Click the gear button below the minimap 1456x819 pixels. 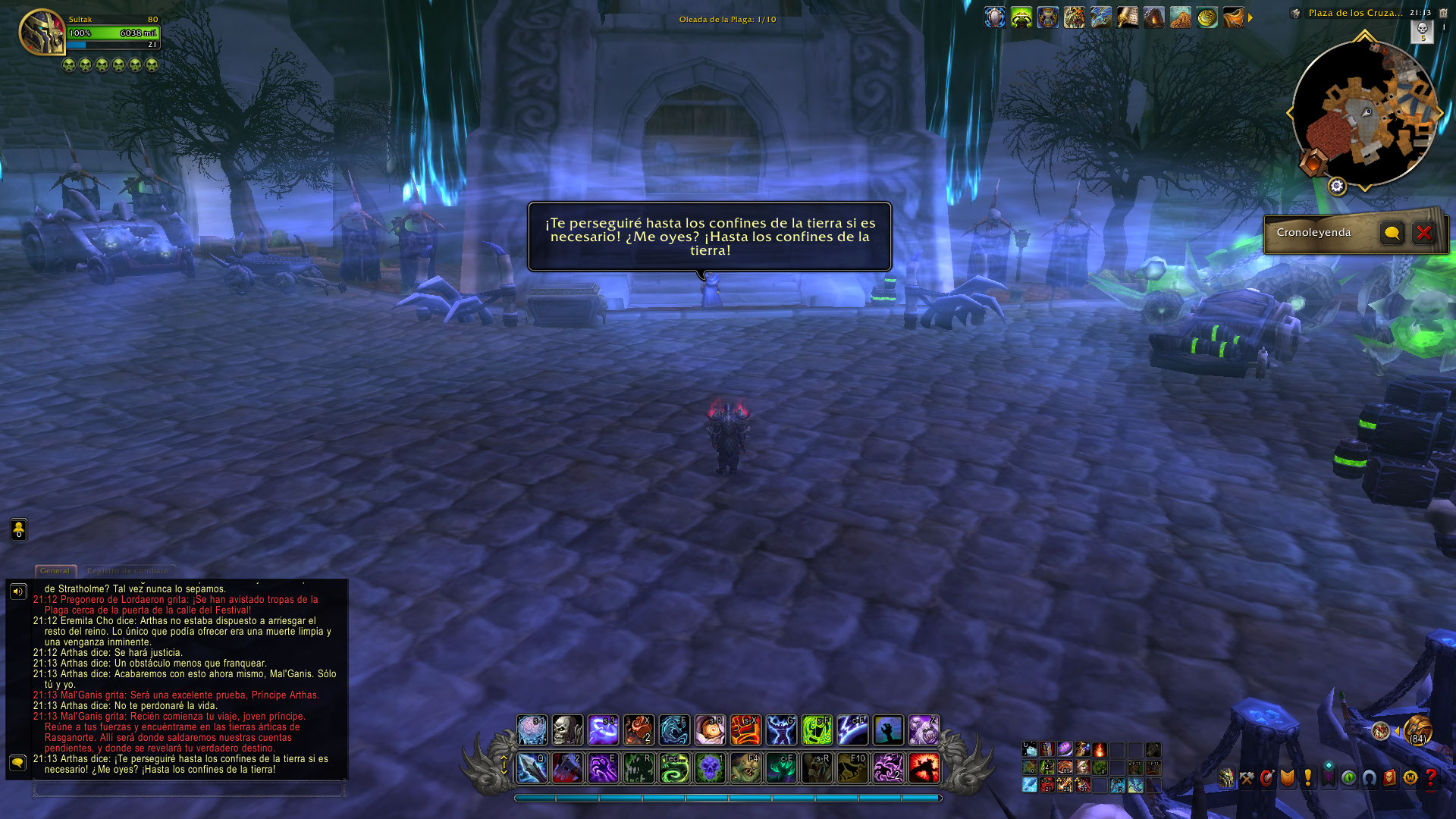click(x=1337, y=186)
